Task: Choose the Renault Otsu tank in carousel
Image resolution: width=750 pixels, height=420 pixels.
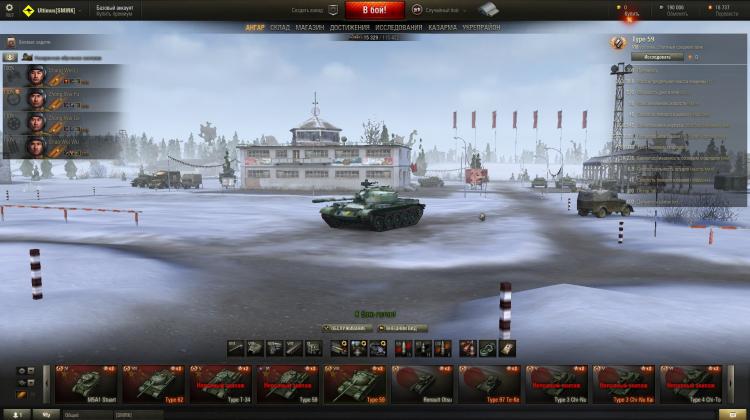Action: coord(423,383)
